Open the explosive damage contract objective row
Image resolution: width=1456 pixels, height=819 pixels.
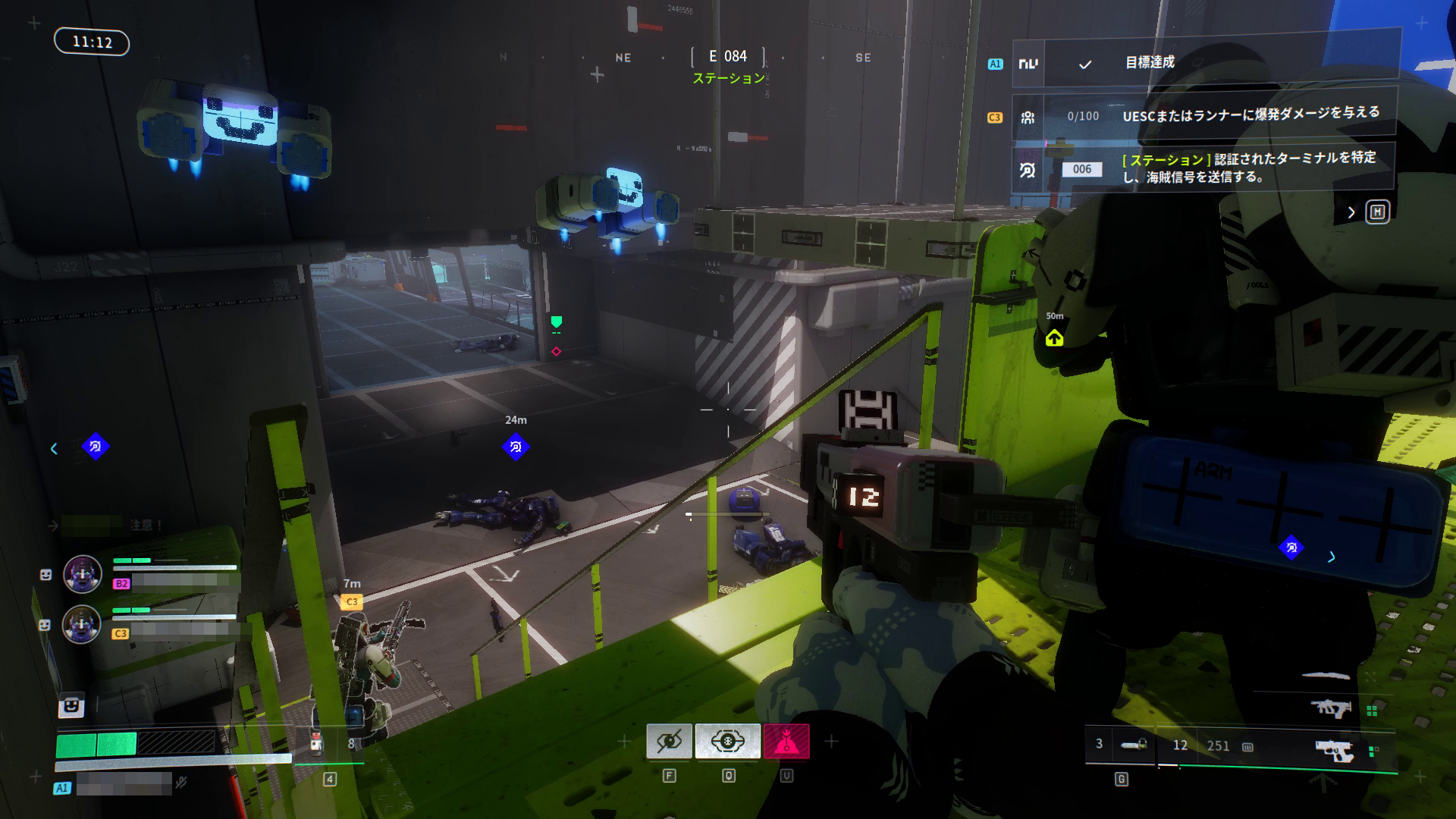pos(1206,116)
